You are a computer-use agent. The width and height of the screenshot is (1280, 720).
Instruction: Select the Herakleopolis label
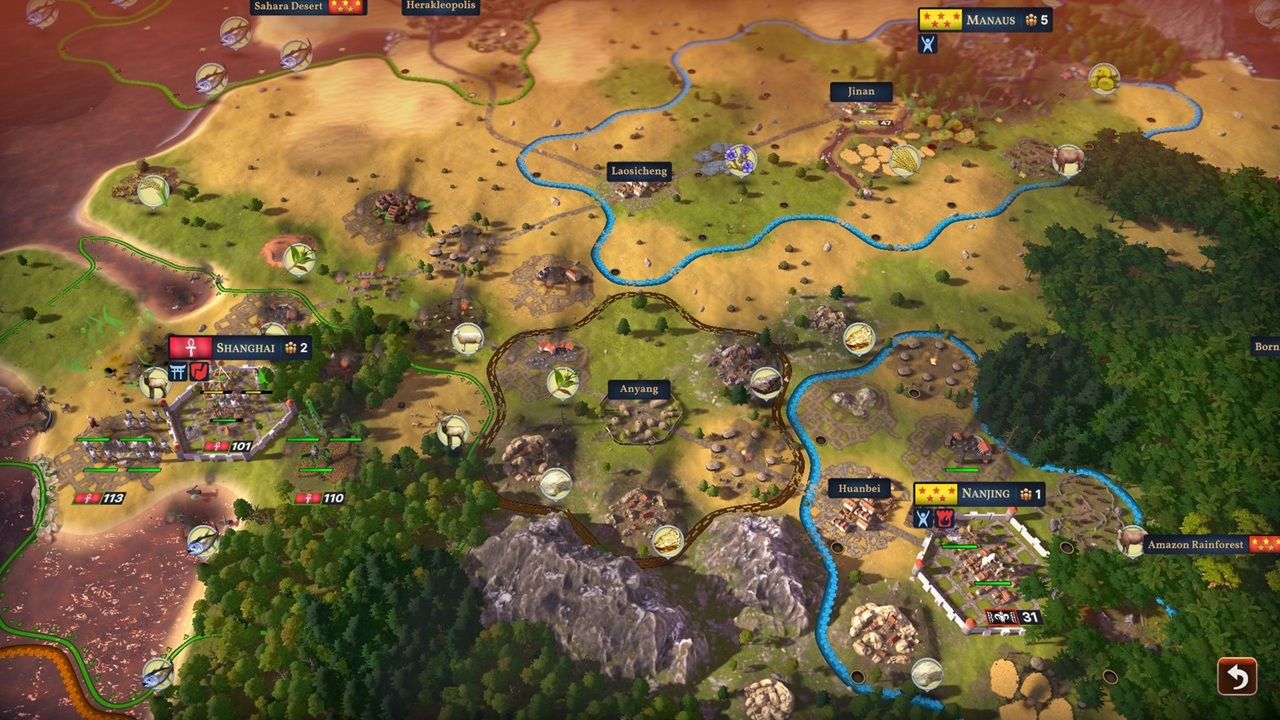(441, 6)
